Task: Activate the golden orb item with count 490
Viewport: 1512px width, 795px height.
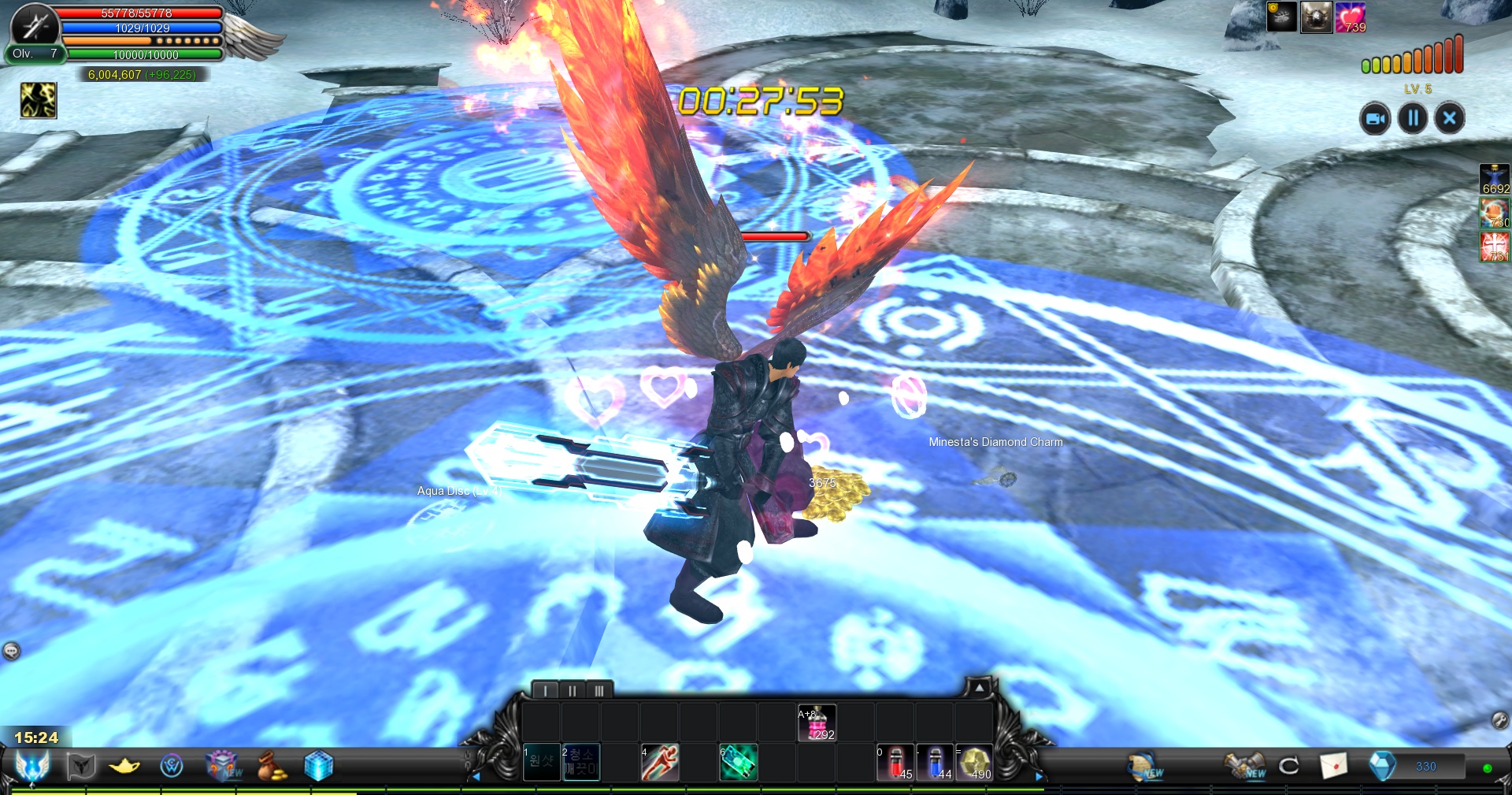Action: pos(974,763)
